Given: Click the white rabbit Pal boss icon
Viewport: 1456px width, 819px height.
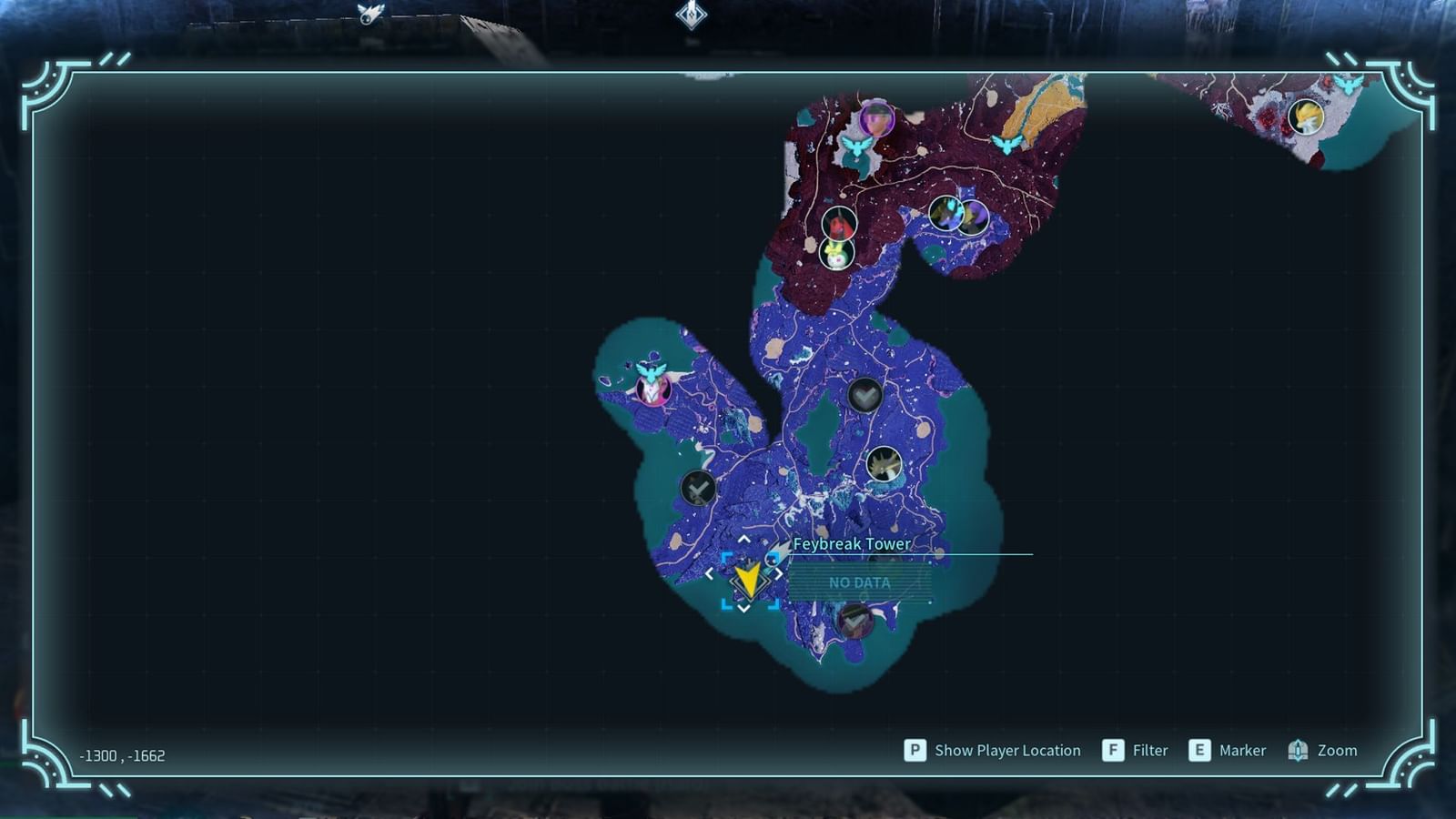Looking at the screenshot, I should [x=837, y=253].
